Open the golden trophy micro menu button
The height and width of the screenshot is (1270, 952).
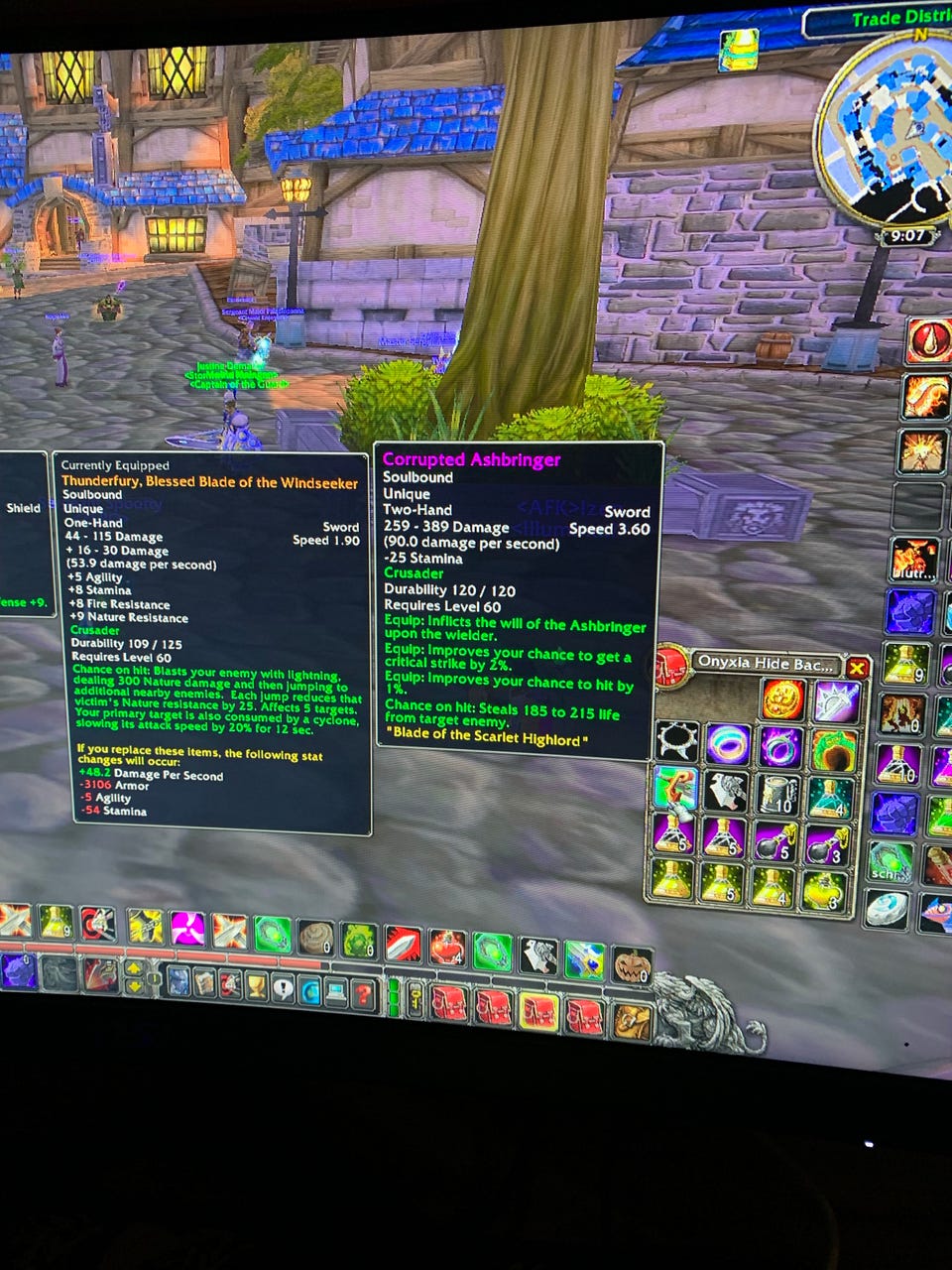(255, 985)
